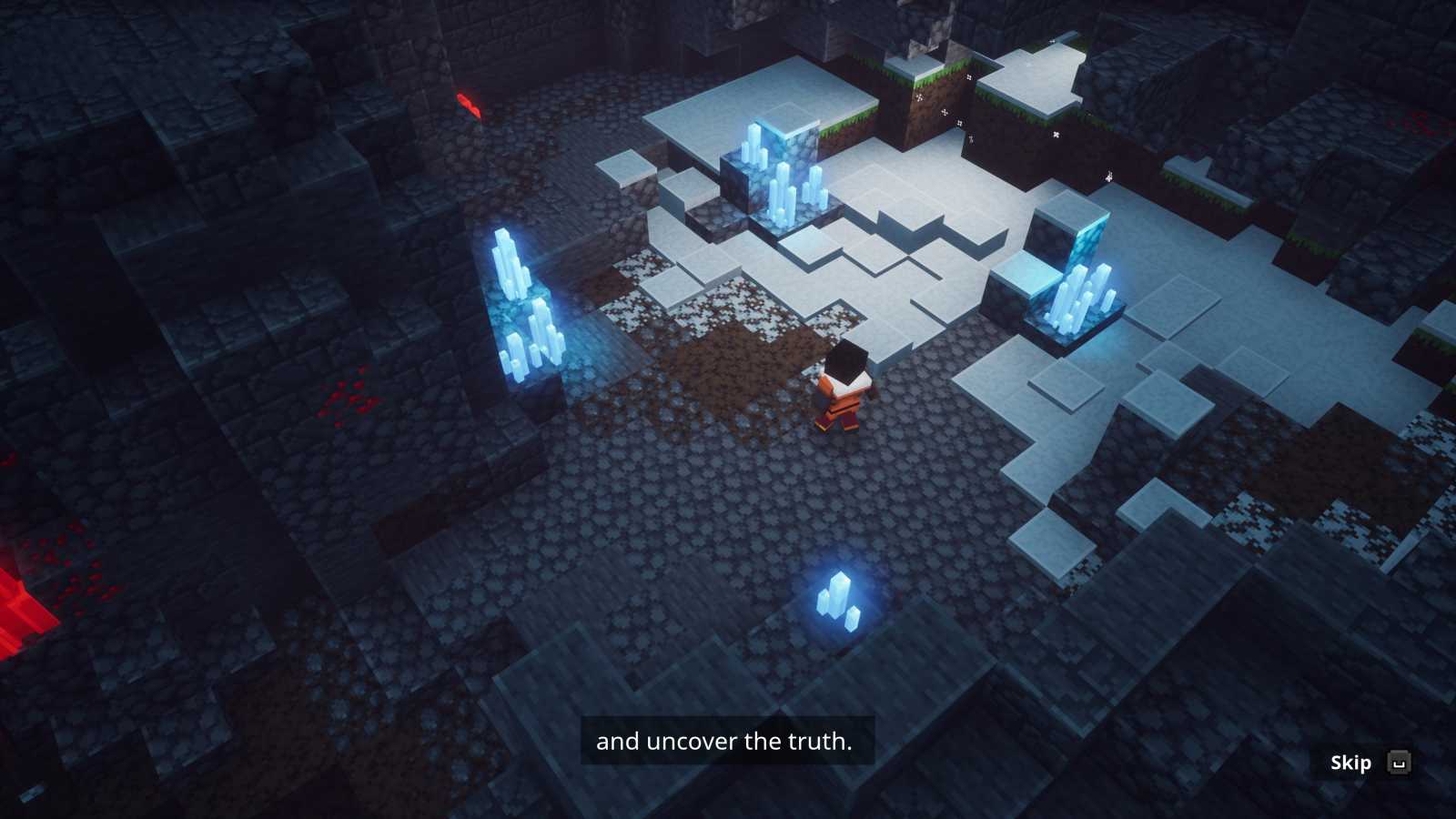Click the dark pit area at bottom left
The height and width of the screenshot is (819, 1456).
click(x=182, y=728)
